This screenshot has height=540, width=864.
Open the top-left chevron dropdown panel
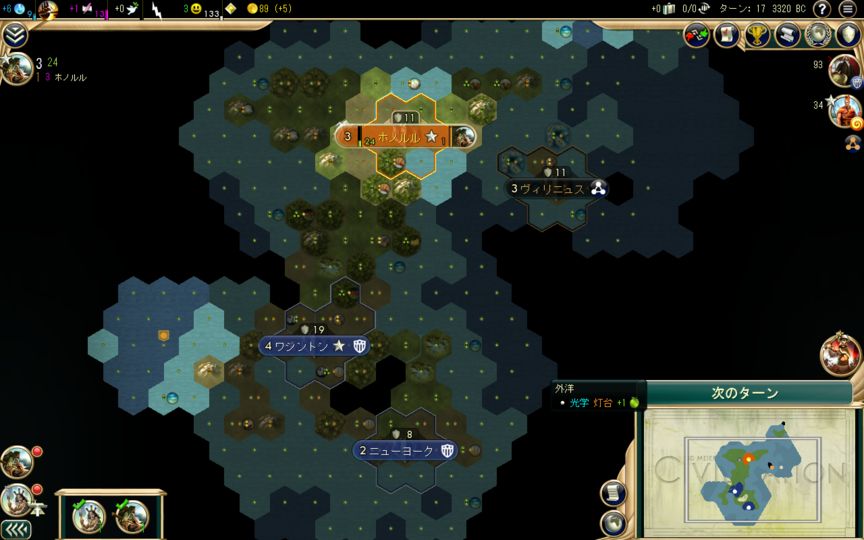(x=14, y=36)
